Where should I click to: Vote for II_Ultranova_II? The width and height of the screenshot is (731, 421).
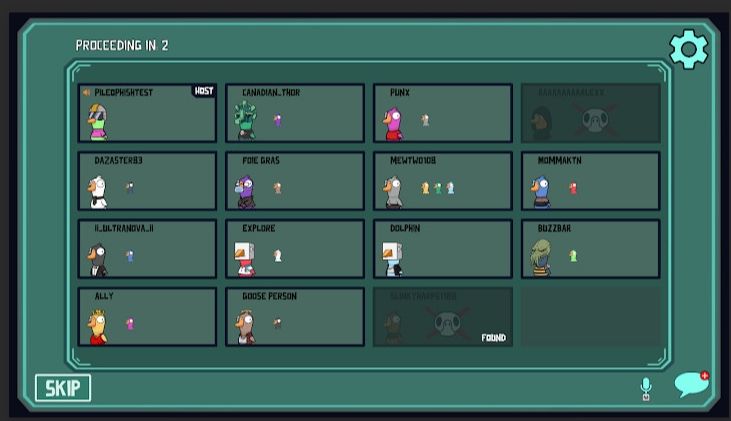(x=147, y=249)
